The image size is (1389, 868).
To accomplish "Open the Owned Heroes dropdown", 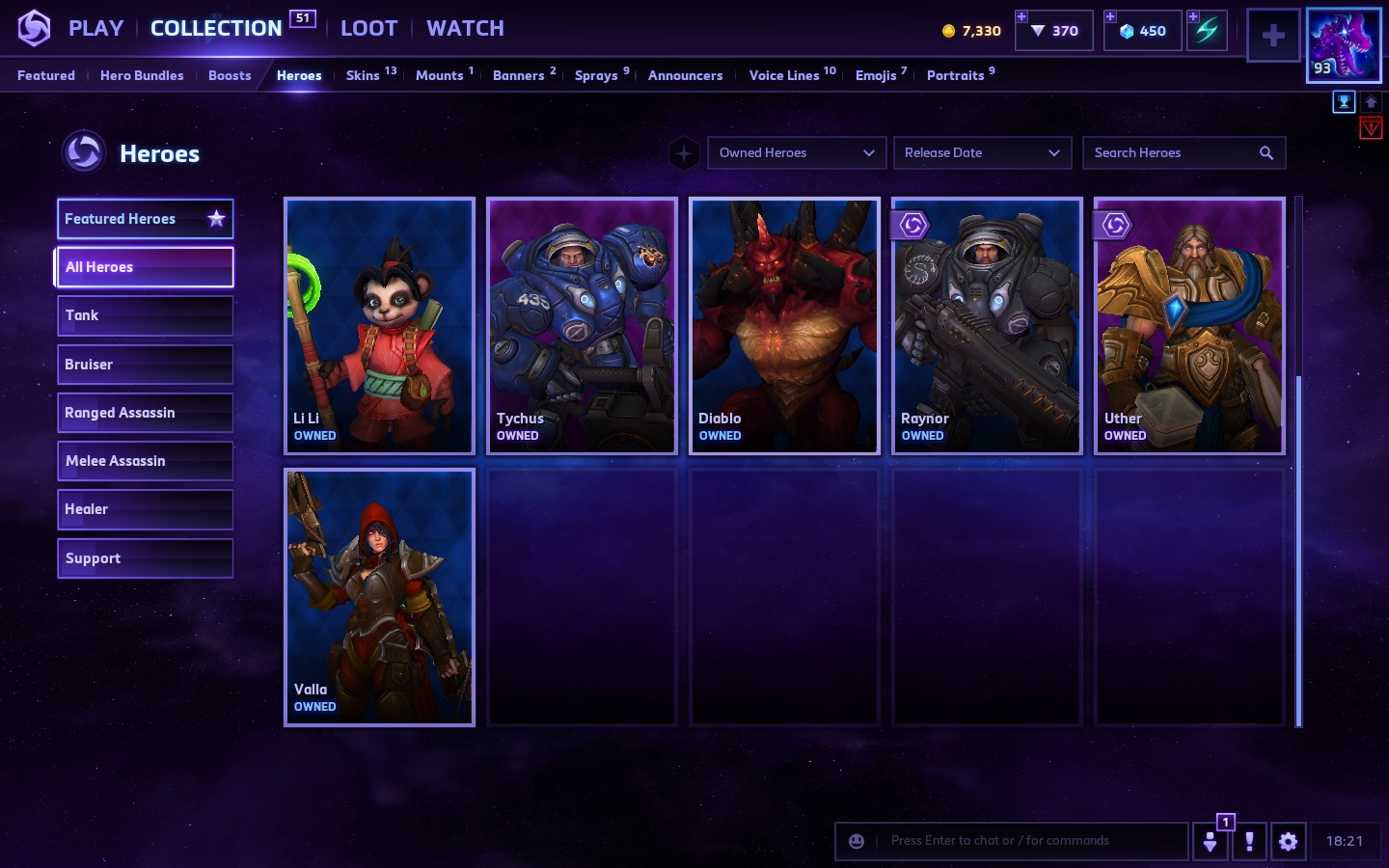I will [797, 152].
